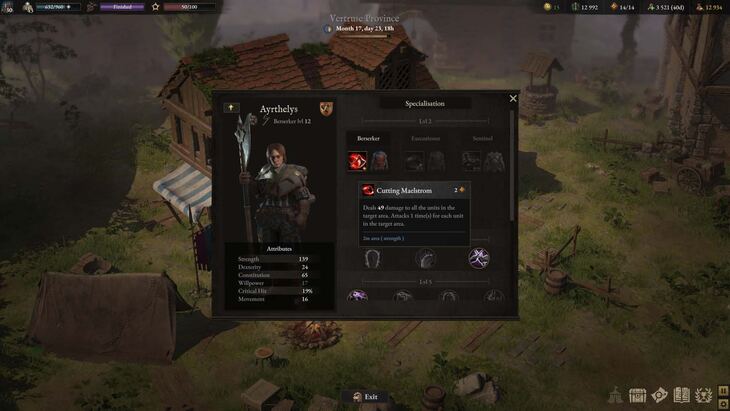Open the journal book icon
Screen dimensions: 730x411
pyautogui.click(x=682, y=395)
